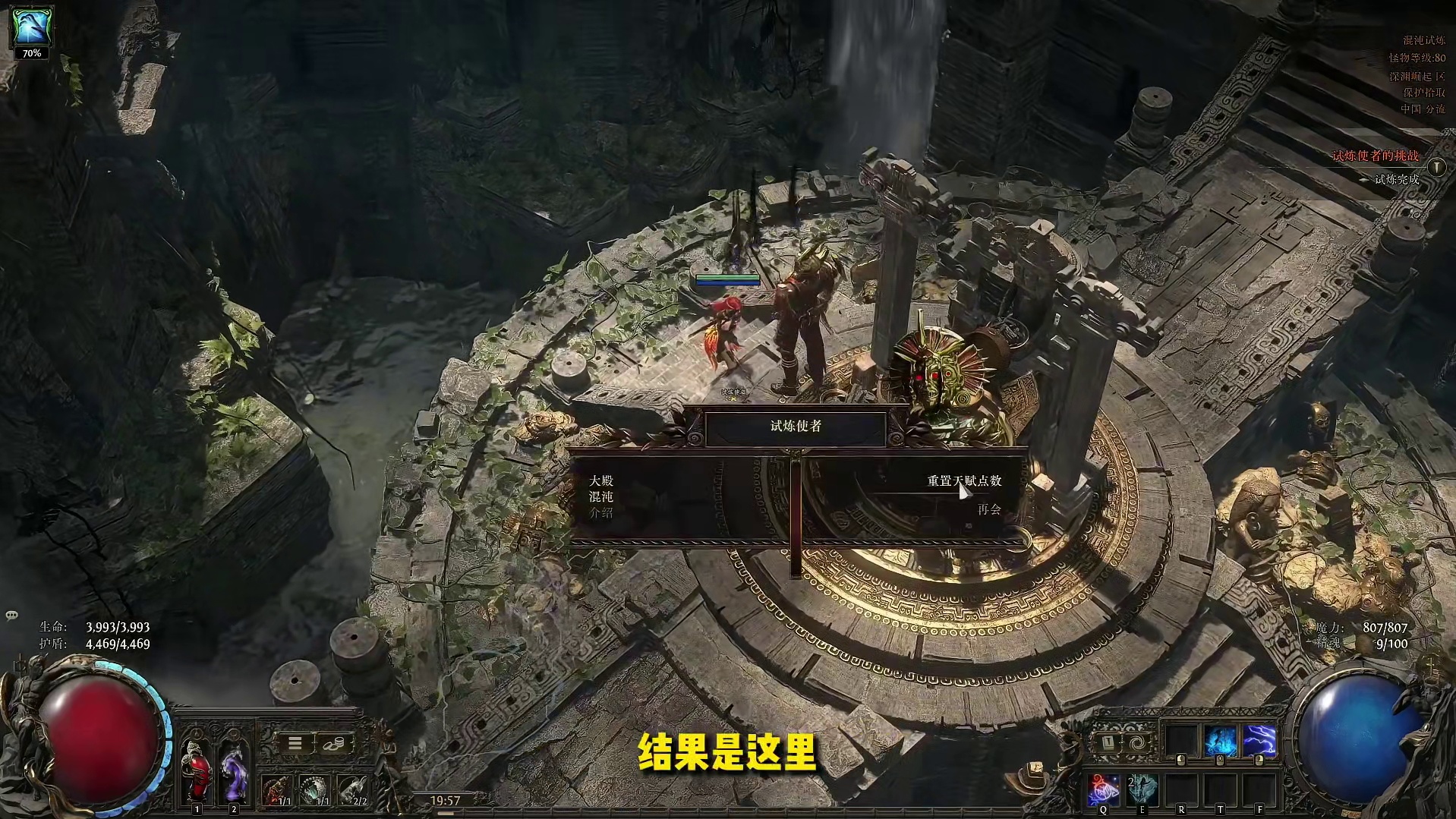Screen dimensions: 1456x819
Task: Select the 混沌 dialogue topic
Action: click(x=600, y=496)
